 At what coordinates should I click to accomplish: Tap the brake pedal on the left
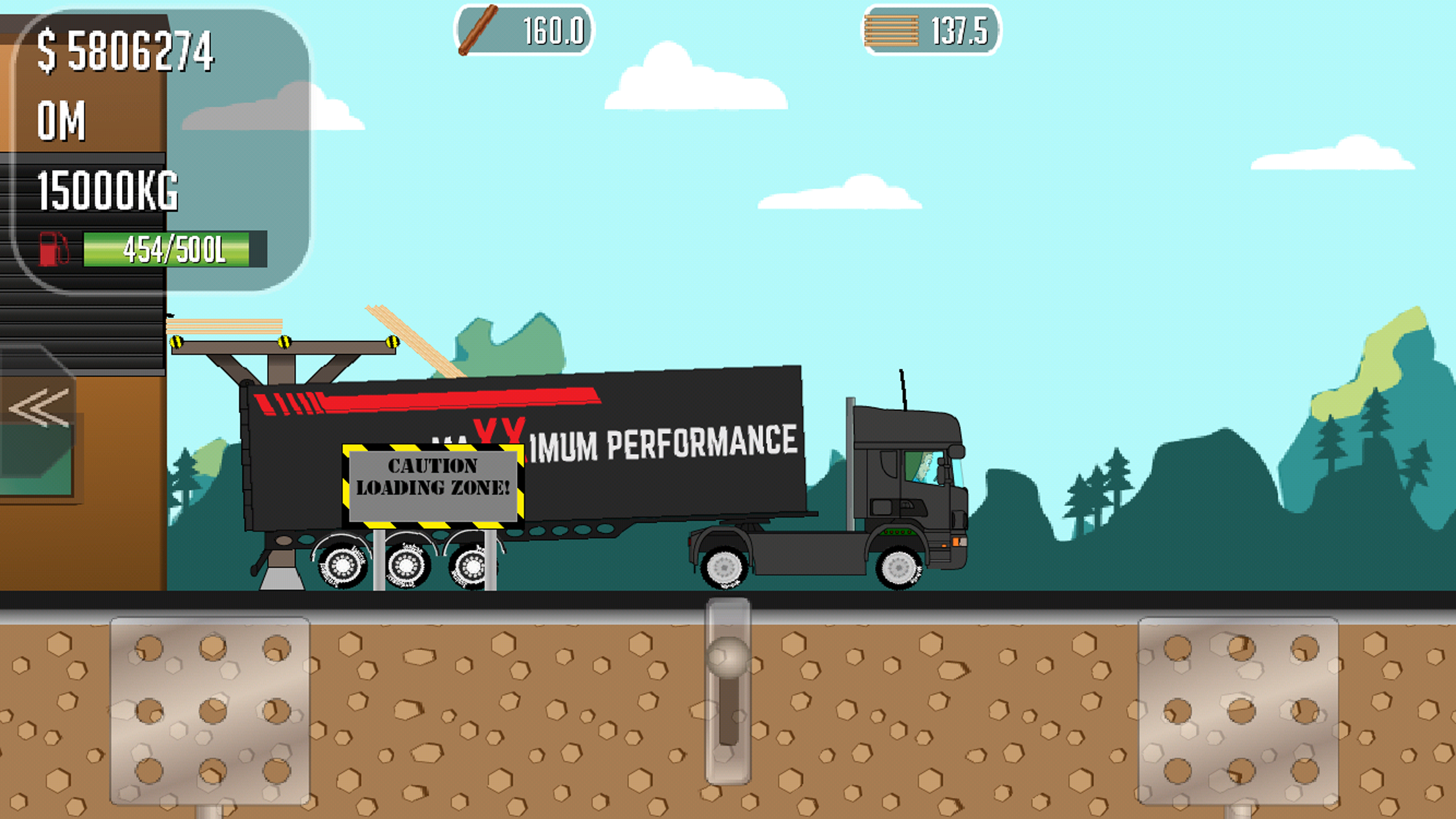[210, 710]
